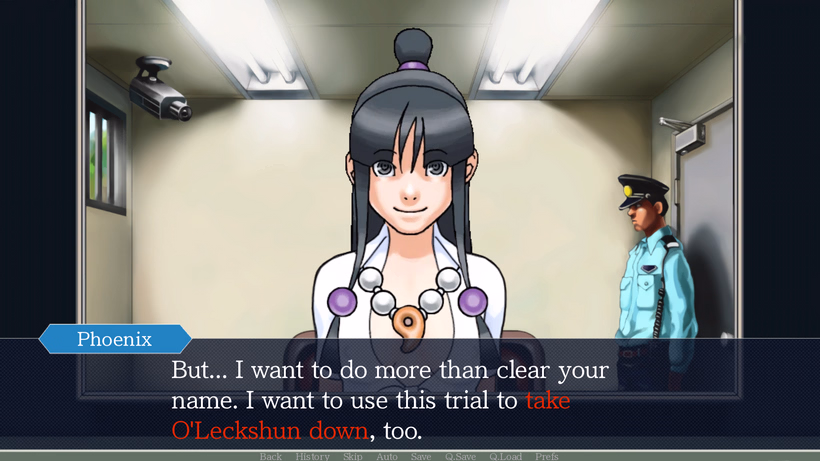The width and height of the screenshot is (820, 461).
Task: Open the dialogue History log
Action: (x=312, y=456)
